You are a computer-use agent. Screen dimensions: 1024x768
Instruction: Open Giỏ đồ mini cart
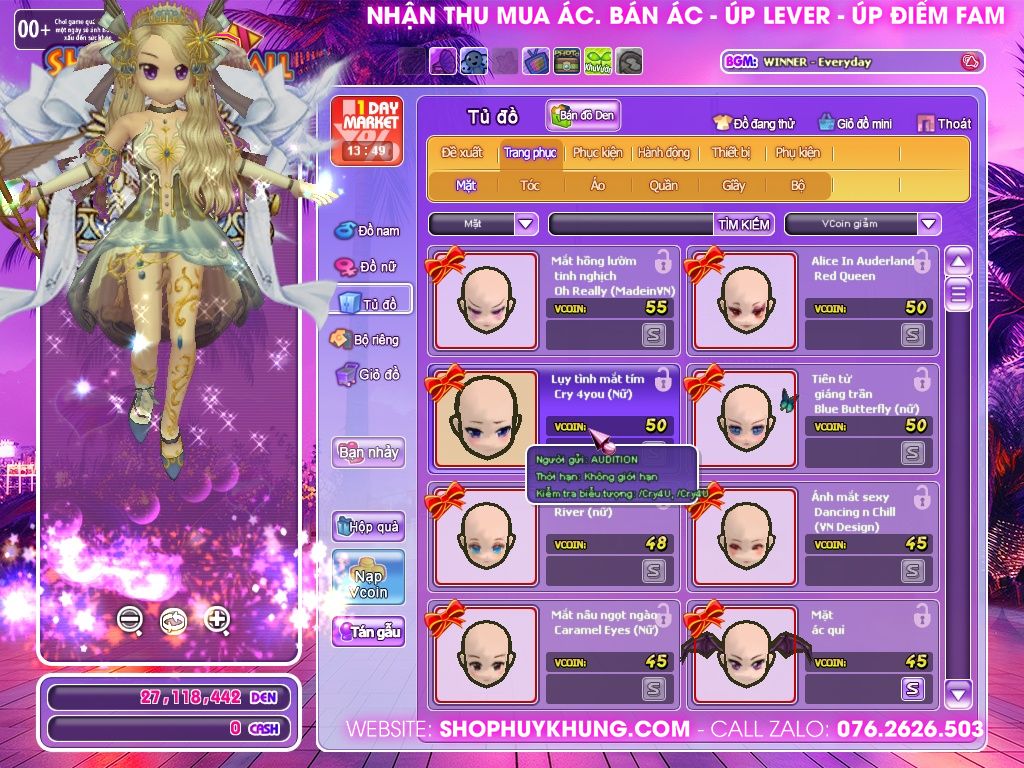click(x=851, y=123)
